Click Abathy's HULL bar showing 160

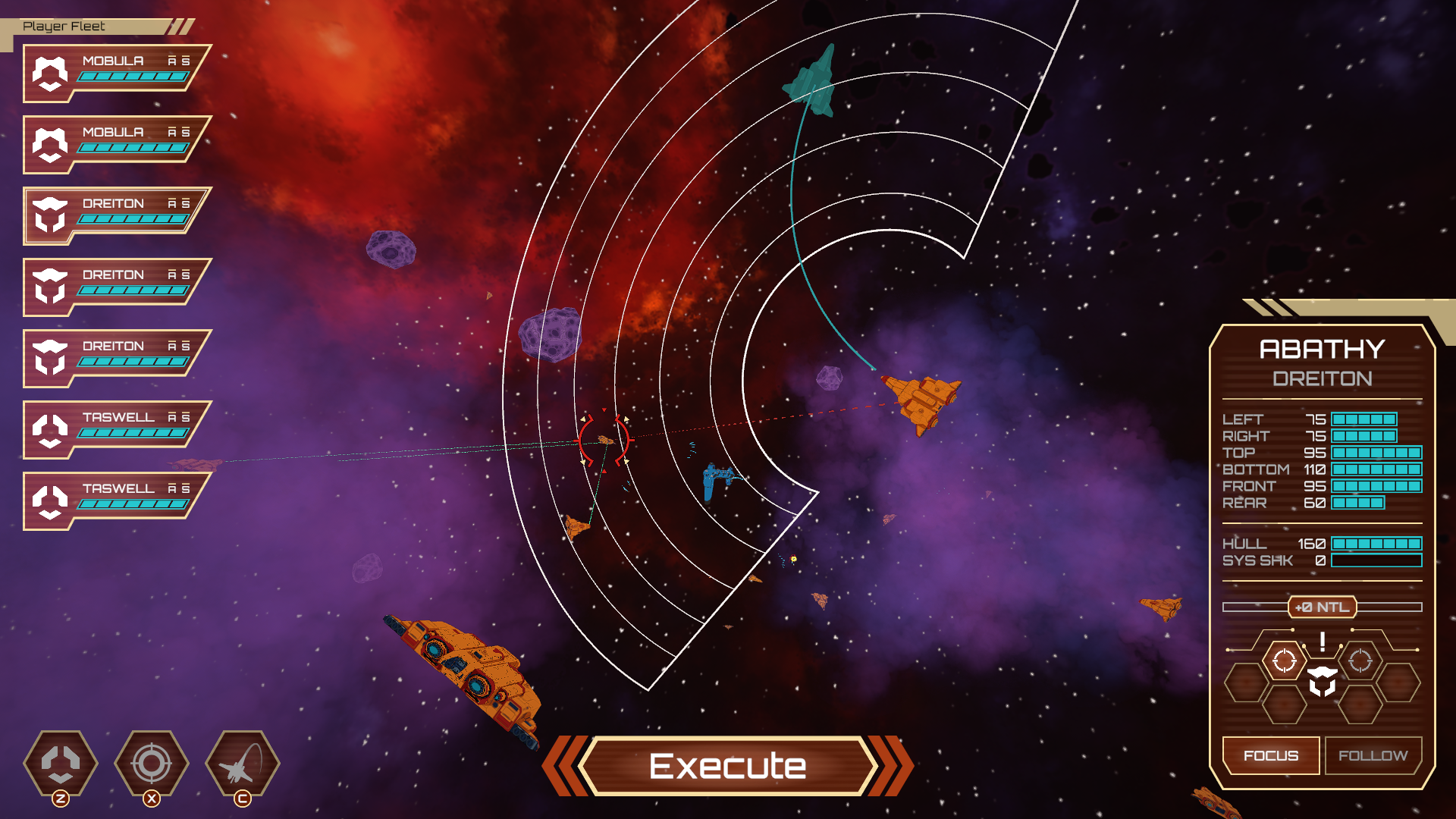click(1379, 543)
